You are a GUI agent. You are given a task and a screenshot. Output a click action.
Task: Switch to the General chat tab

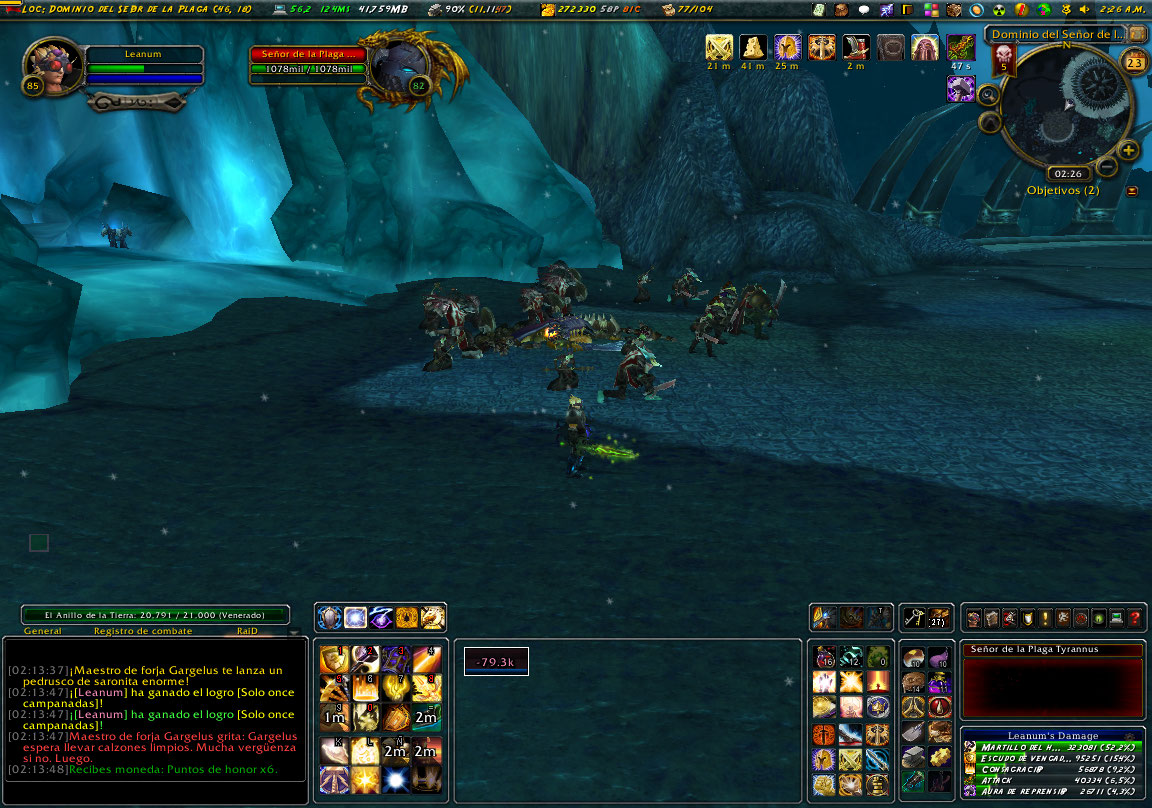[42, 631]
